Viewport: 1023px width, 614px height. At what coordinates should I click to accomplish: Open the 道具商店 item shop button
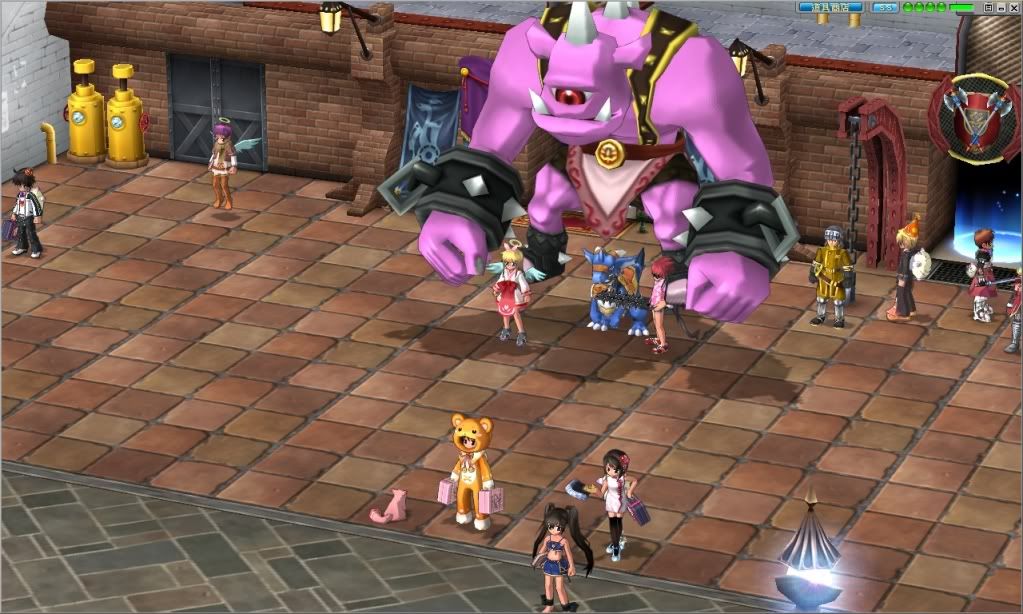pos(832,7)
